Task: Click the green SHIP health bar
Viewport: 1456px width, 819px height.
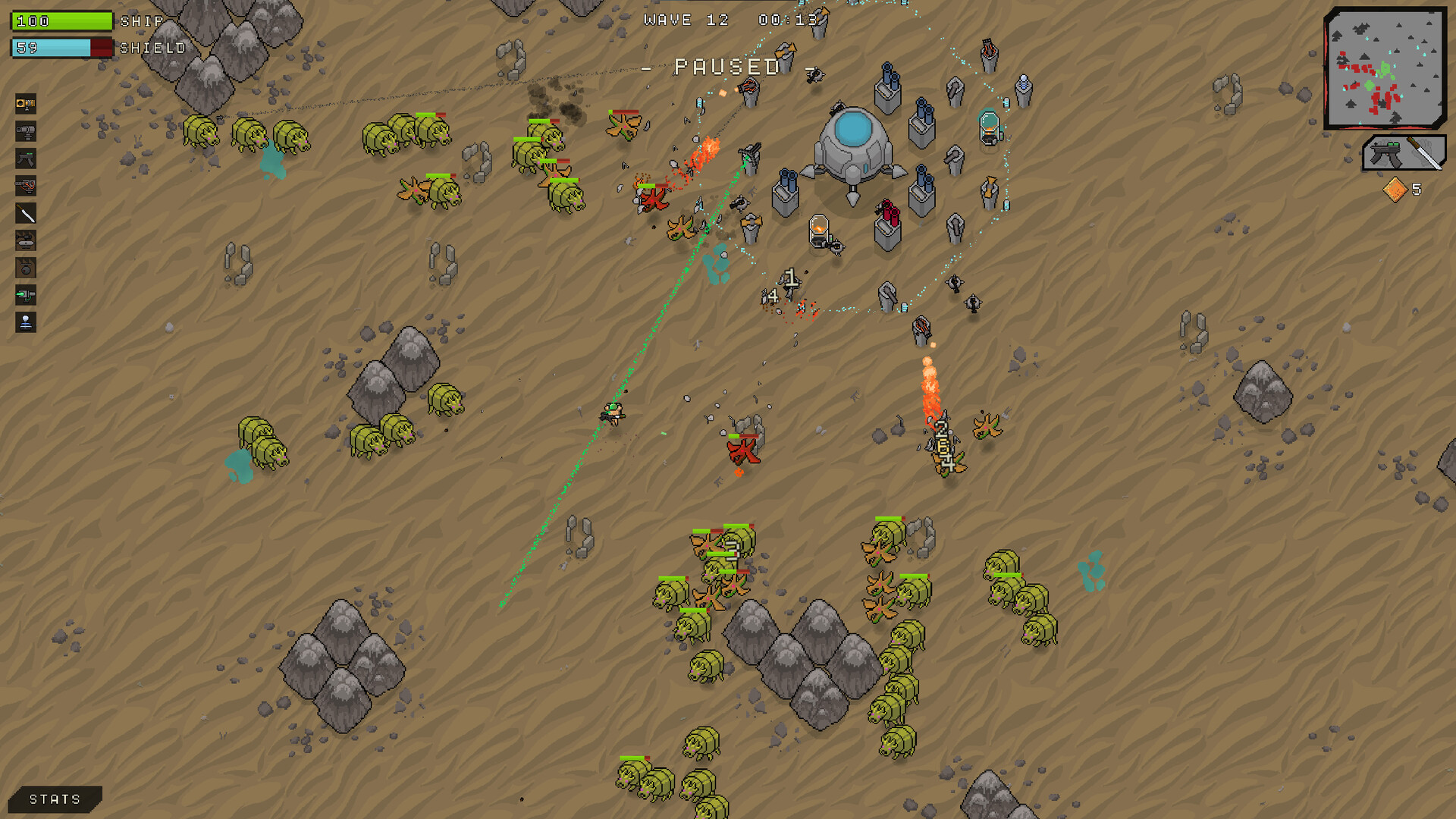Action: coord(61,21)
